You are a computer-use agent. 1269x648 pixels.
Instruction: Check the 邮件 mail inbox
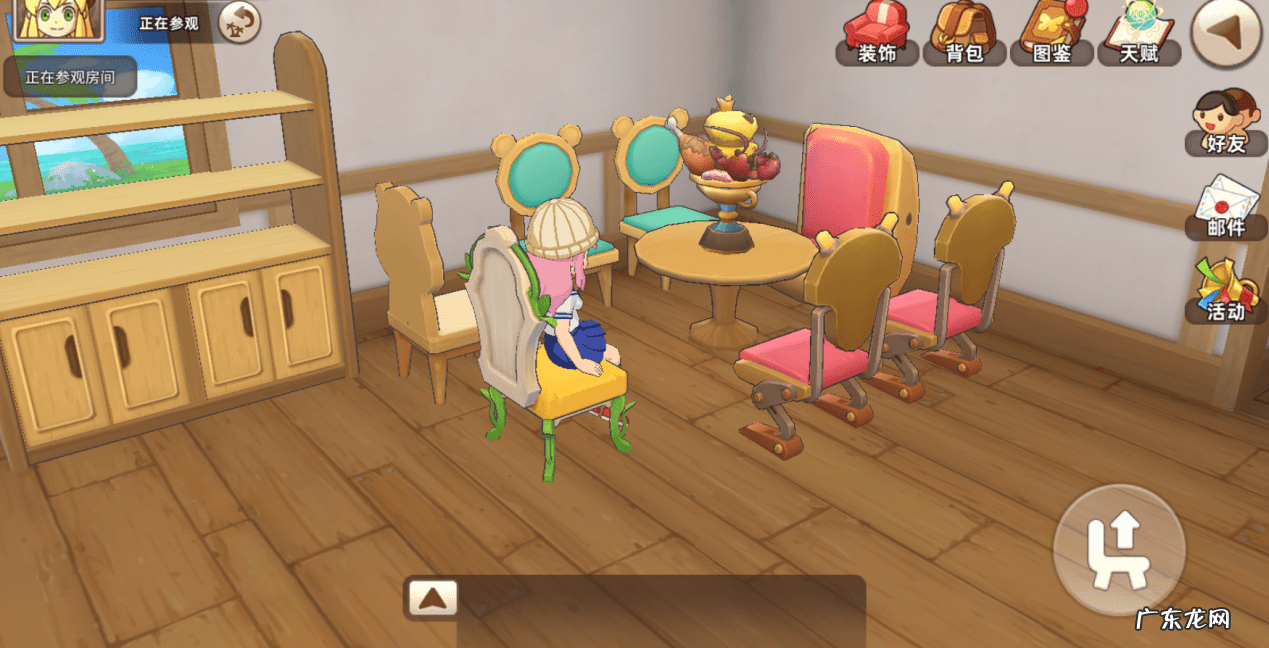[1225, 208]
